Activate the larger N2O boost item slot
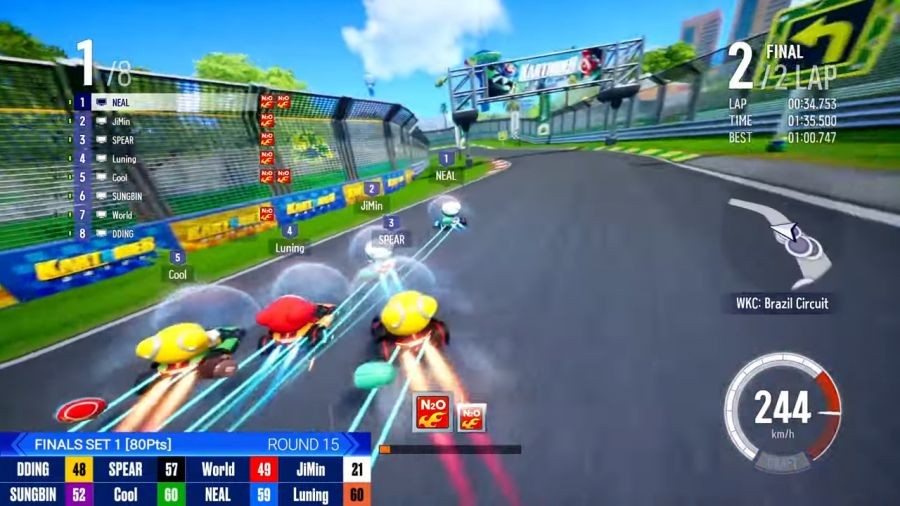This screenshot has width=900, height=506. (x=433, y=411)
